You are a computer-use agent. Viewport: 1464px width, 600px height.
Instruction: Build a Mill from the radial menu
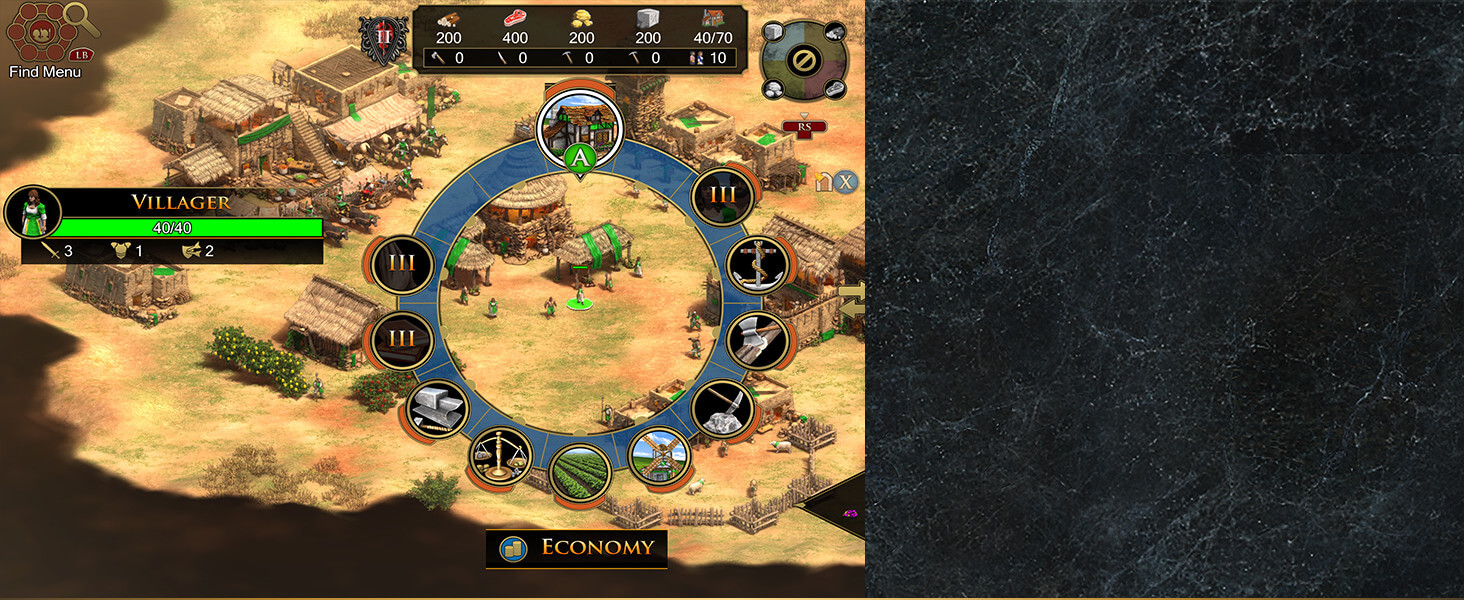tap(659, 457)
